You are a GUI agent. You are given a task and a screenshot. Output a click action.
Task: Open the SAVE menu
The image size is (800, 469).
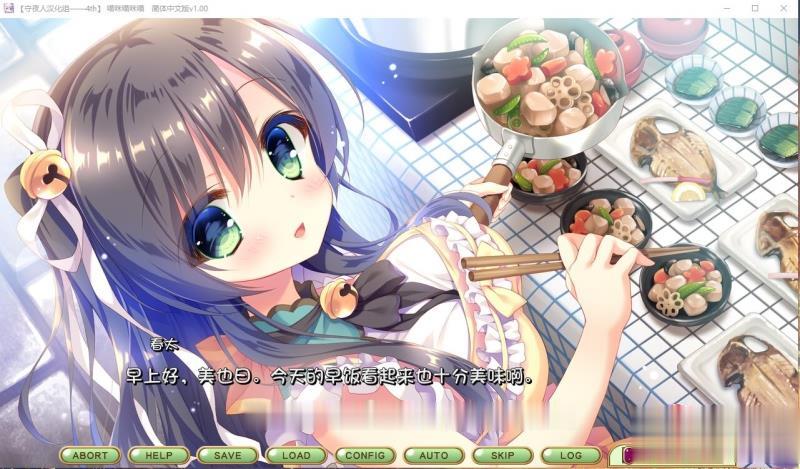[227, 455]
